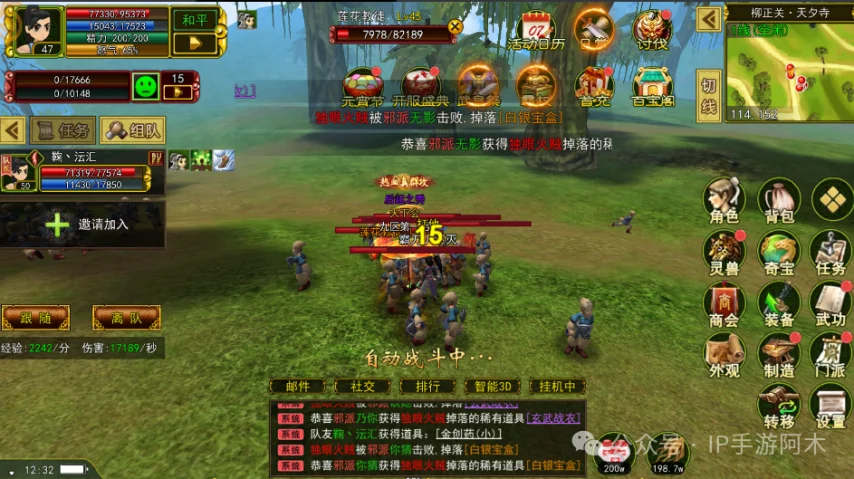854x479 pixels.
Task: Open the 商会 trade guild icon
Action: (723, 306)
